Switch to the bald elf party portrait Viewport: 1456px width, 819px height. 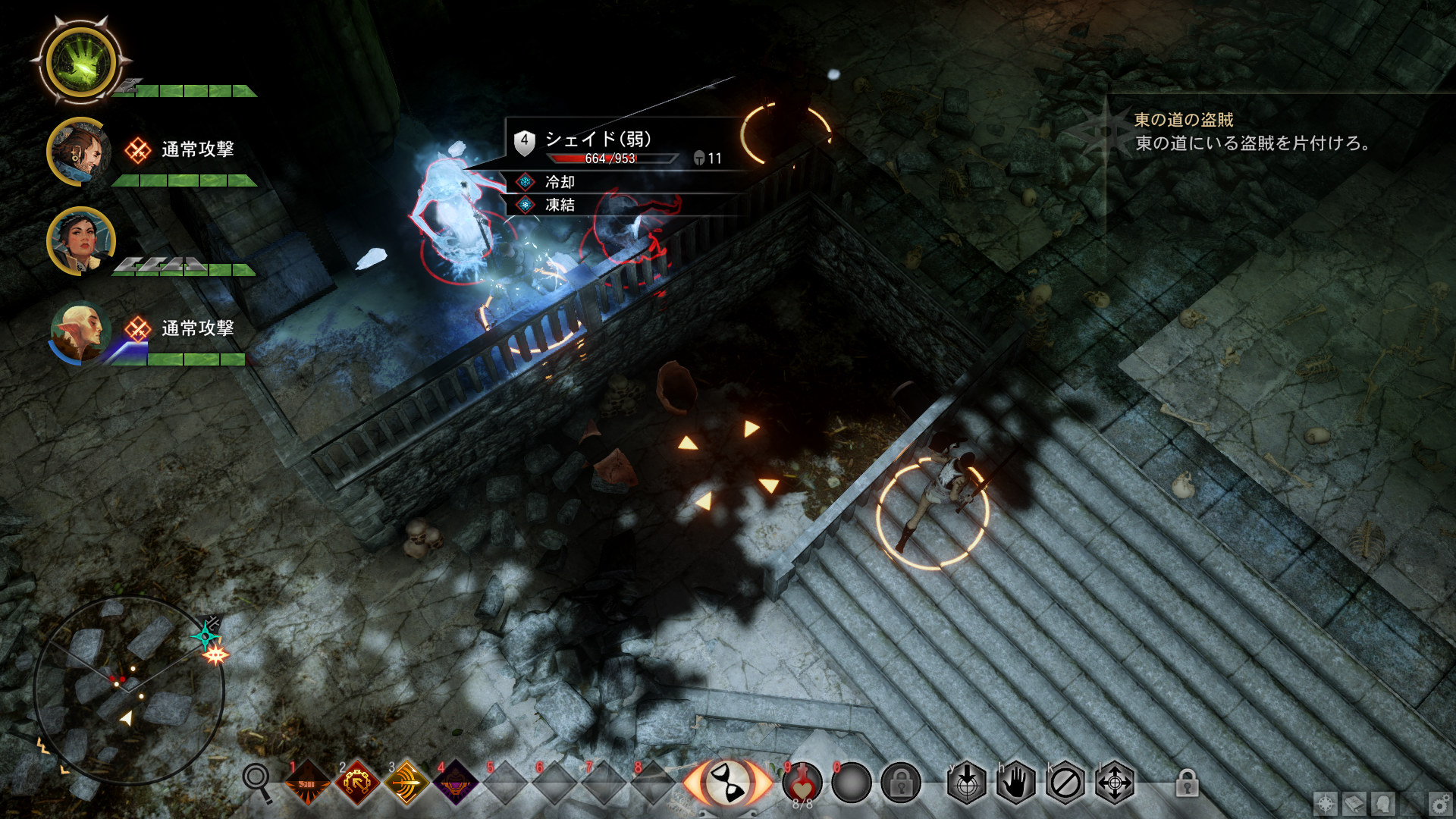[x=80, y=331]
